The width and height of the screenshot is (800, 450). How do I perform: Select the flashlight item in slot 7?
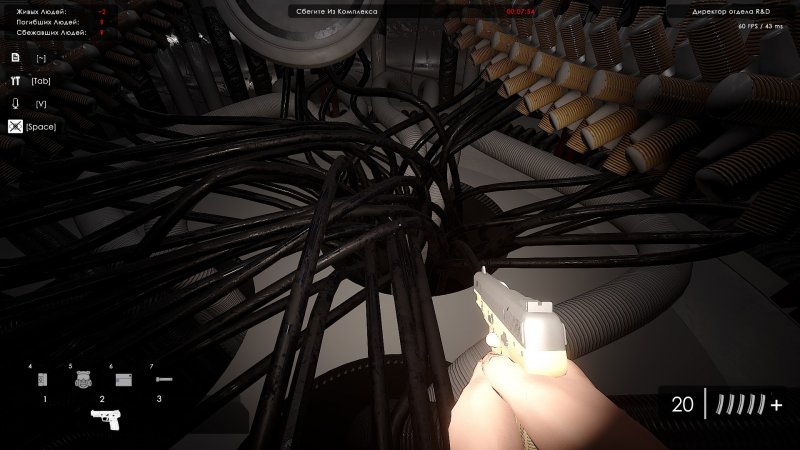click(163, 380)
